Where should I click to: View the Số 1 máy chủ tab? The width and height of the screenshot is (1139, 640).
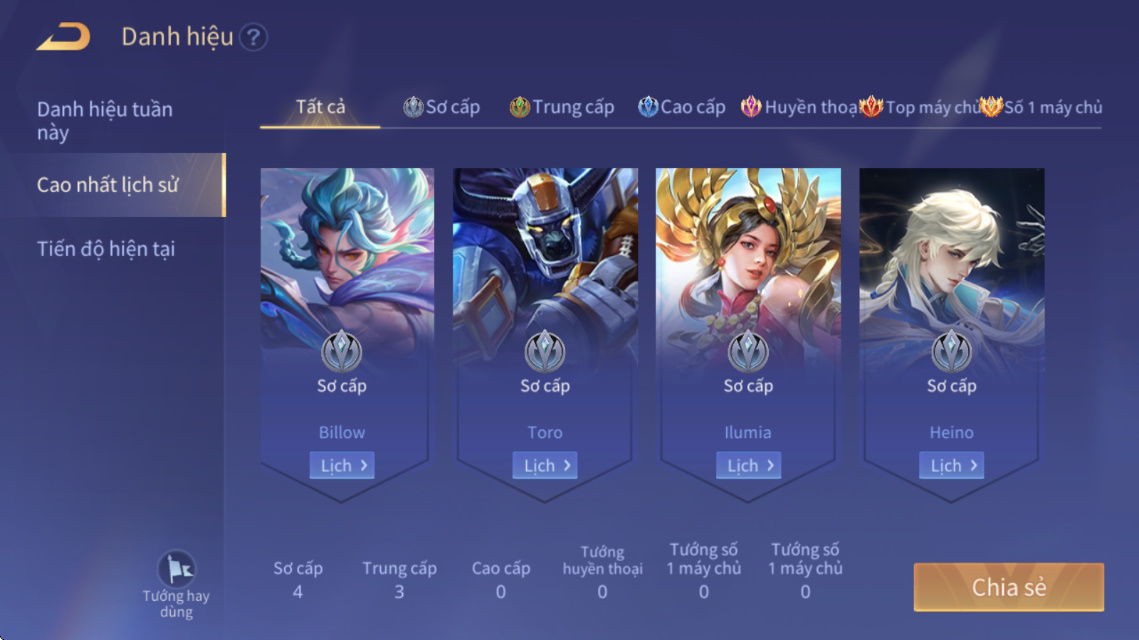point(1041,107)
